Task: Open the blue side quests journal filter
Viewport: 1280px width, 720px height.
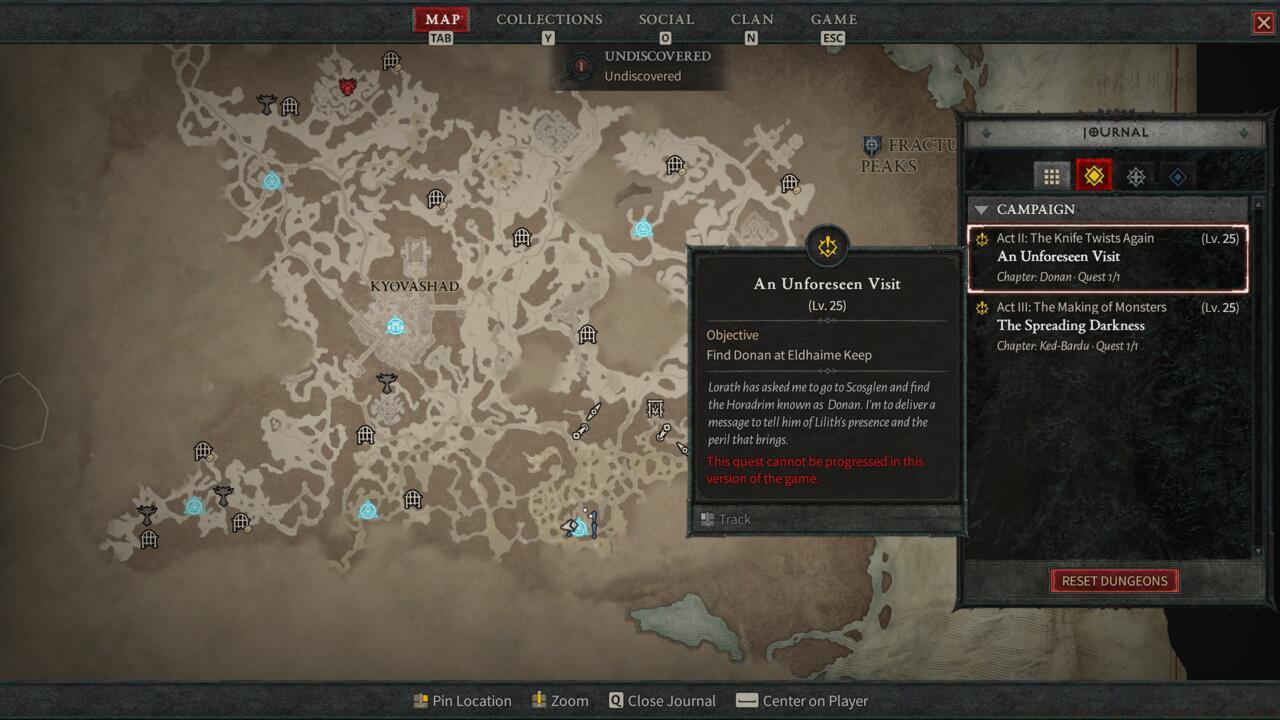Action: click(x=1177, y=175)
